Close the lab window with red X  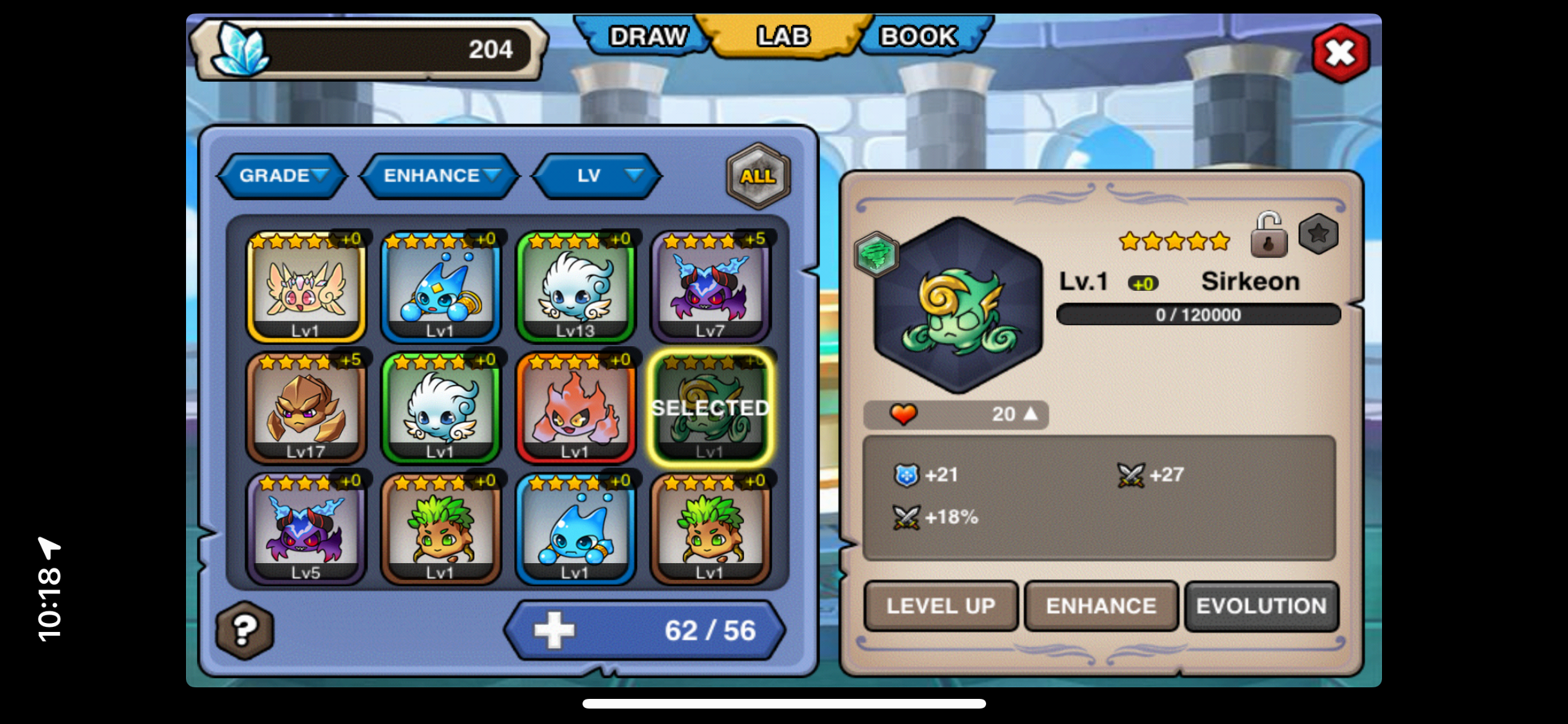[x=1340, y=53]
